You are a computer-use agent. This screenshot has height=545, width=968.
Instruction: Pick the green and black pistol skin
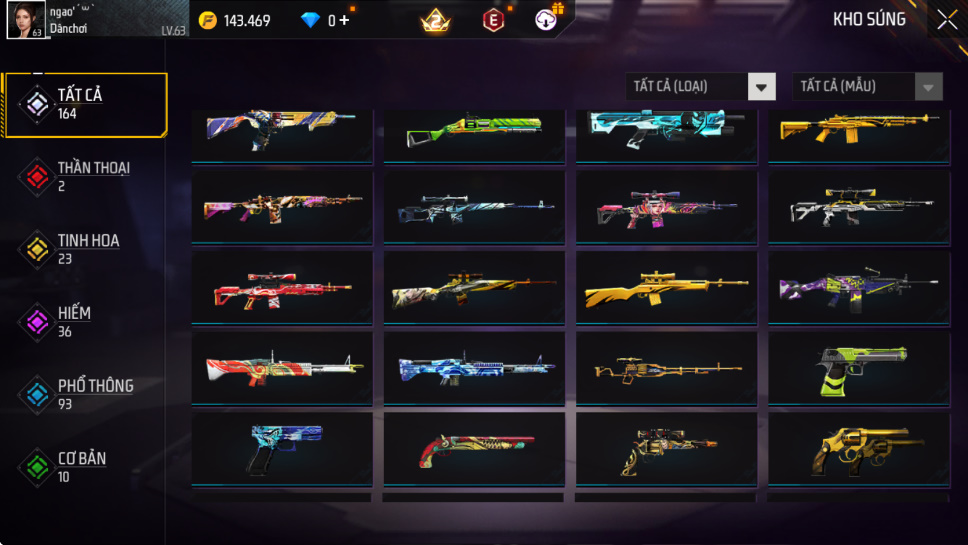click(x=858, y=368)
